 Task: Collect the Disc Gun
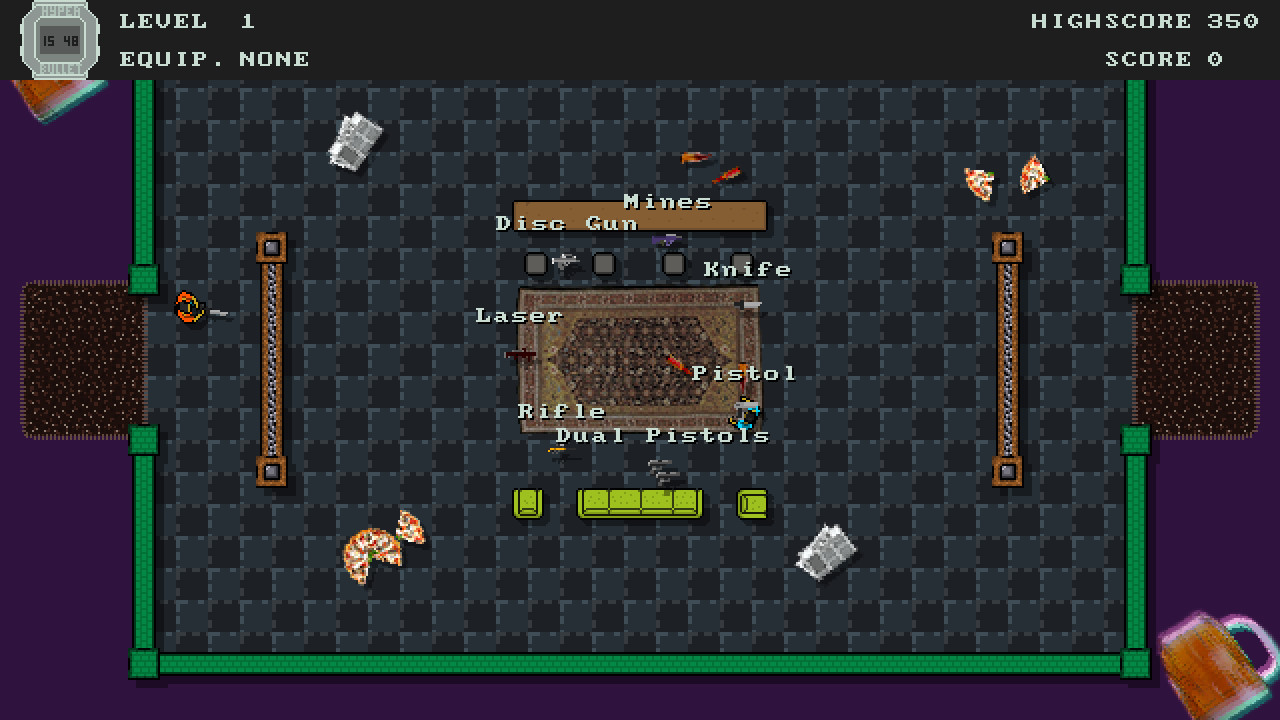[x=565, y=261]
